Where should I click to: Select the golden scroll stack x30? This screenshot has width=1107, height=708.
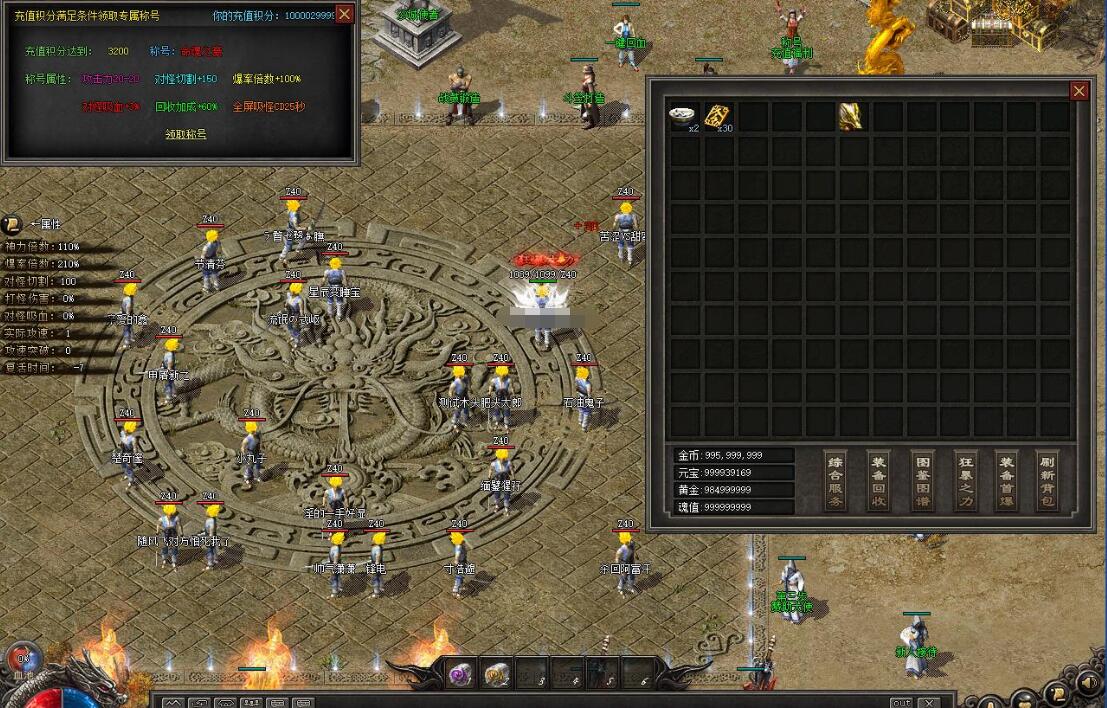pyautogui.click(x=718, y=116)
